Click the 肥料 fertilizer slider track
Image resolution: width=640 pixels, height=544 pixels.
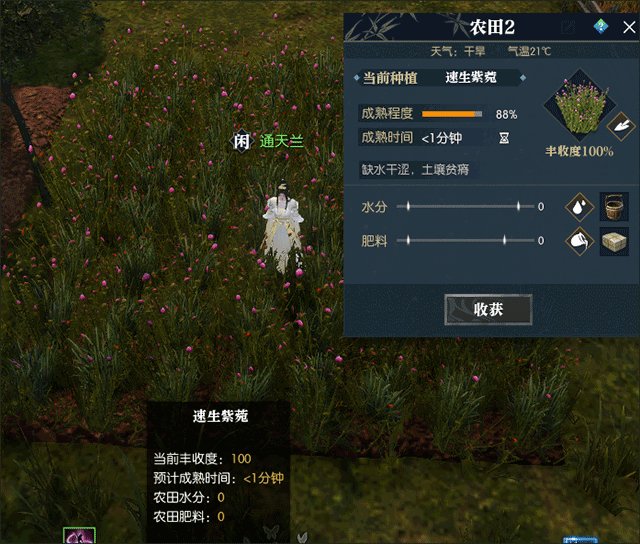pyautogui.click(x=462, y=241)
